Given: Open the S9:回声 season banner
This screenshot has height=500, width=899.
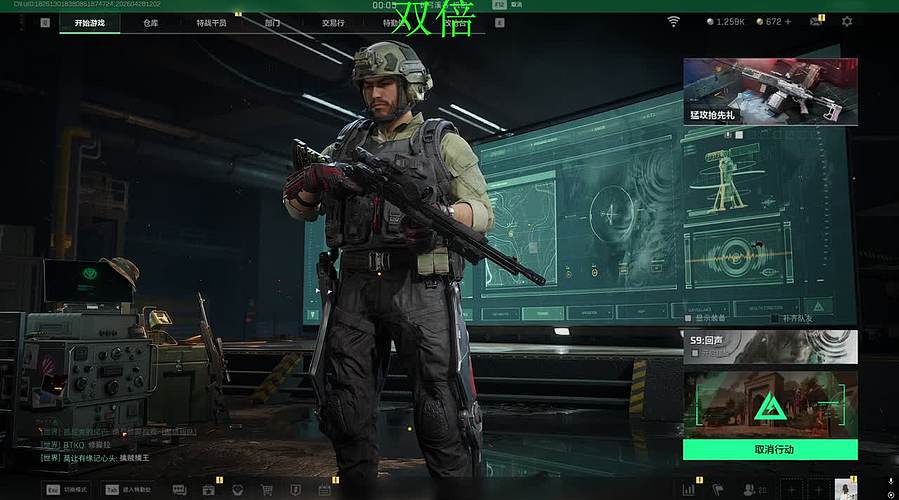Looking at the screenshot, I should pos(770,347).
